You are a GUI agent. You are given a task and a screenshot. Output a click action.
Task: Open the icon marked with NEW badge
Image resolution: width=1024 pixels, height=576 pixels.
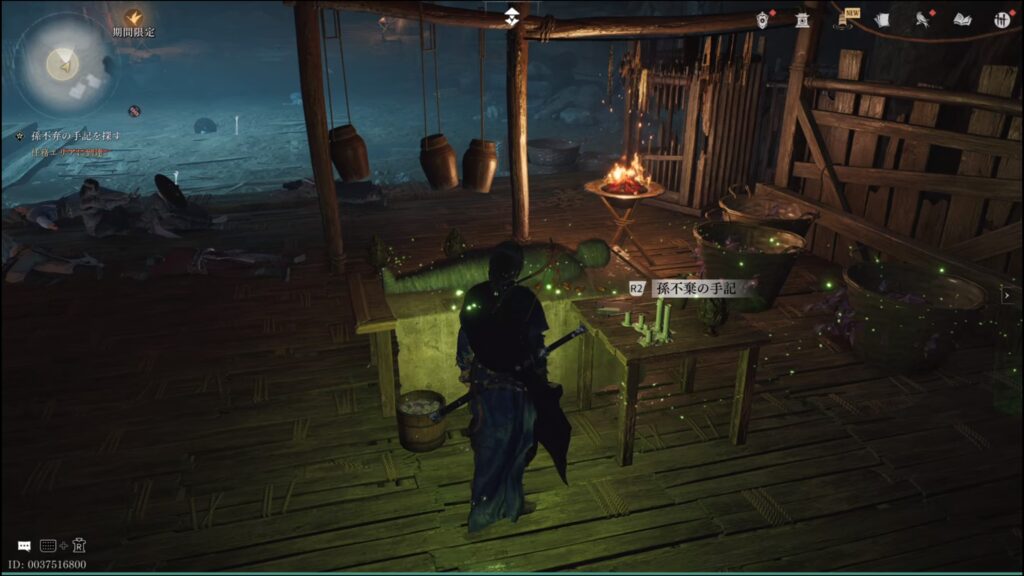click(847, 19)
